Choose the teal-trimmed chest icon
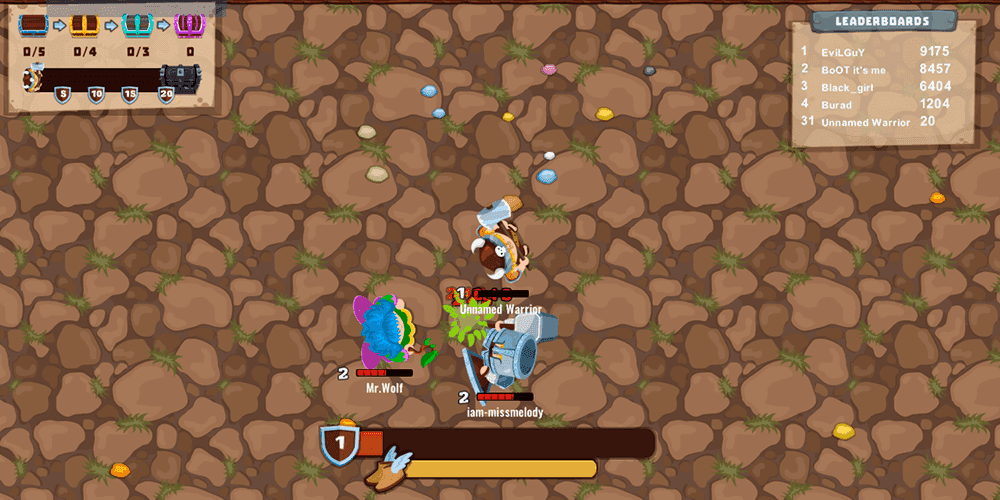This screenshot has height=500, width=1000. click(x=137, y=25)
